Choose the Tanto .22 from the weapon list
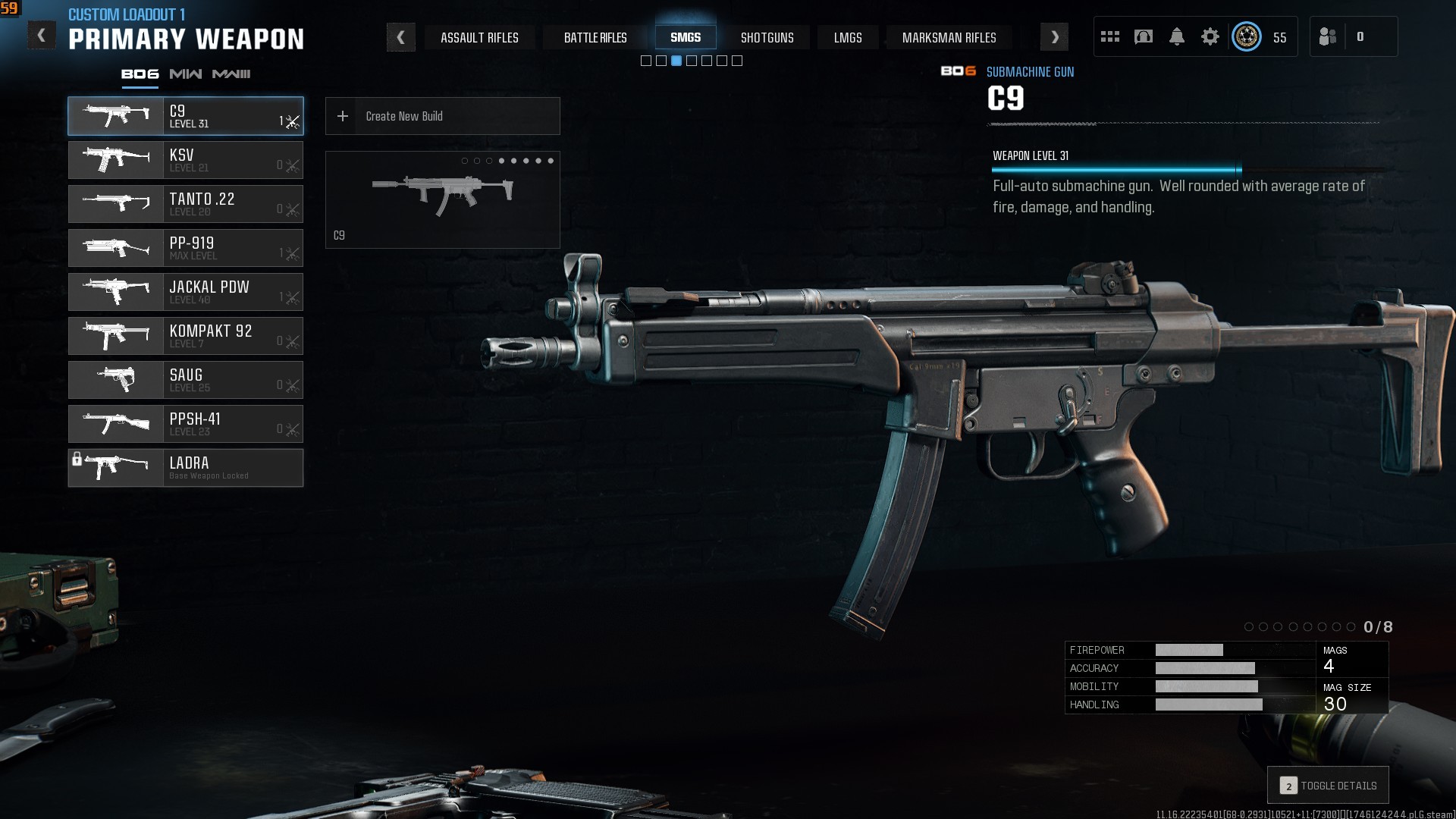 (x=186, y=204)
